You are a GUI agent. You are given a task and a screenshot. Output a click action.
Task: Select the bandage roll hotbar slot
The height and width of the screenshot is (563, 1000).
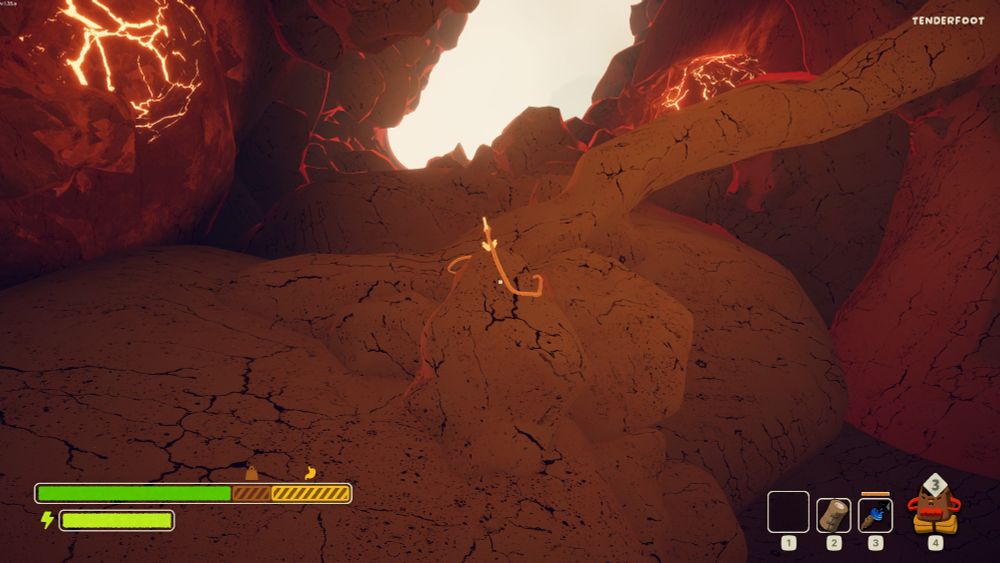(833, 514)
